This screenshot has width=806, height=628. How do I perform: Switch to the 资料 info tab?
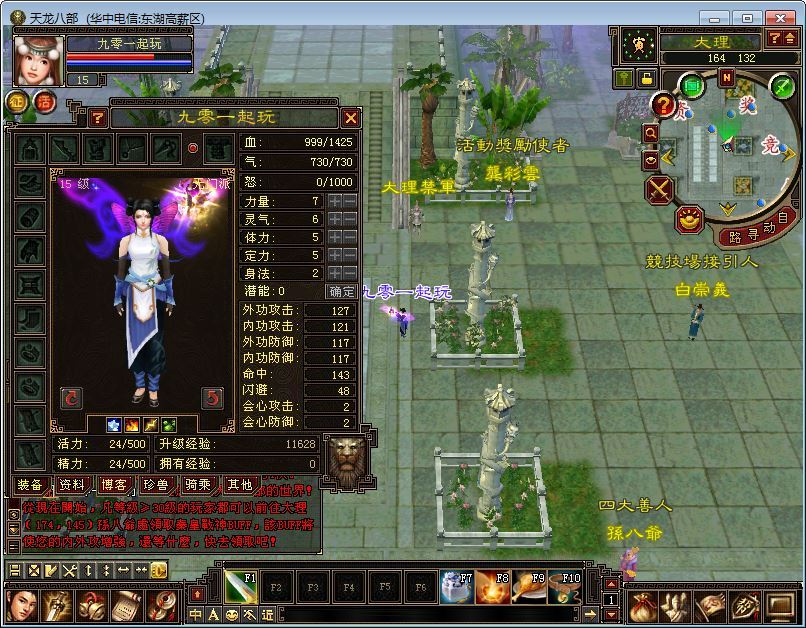[72, 484]
